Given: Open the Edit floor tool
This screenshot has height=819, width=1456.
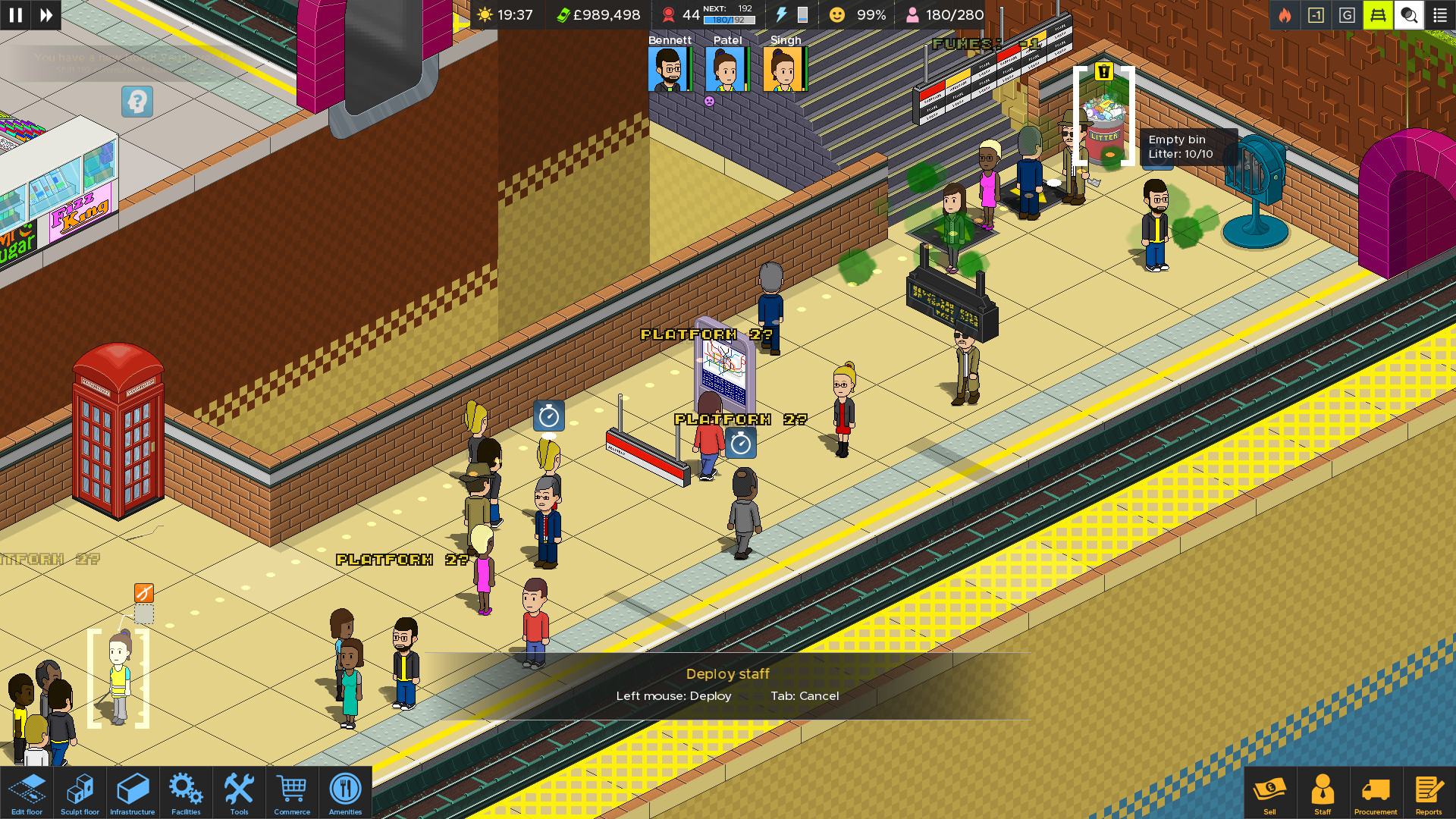Looking at the screenshot, I should tap(27, 792).
